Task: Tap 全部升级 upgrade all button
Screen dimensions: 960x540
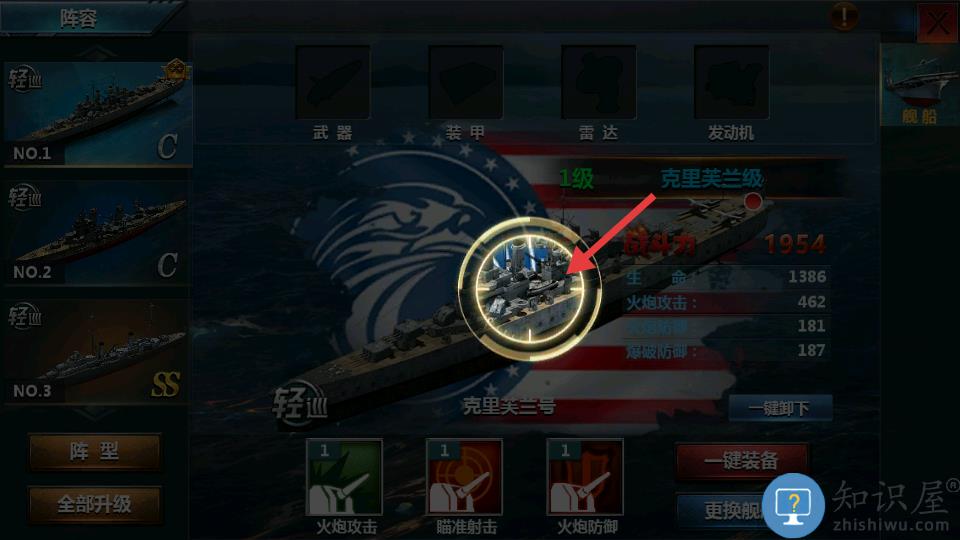Action: click(x=94, y=504)
